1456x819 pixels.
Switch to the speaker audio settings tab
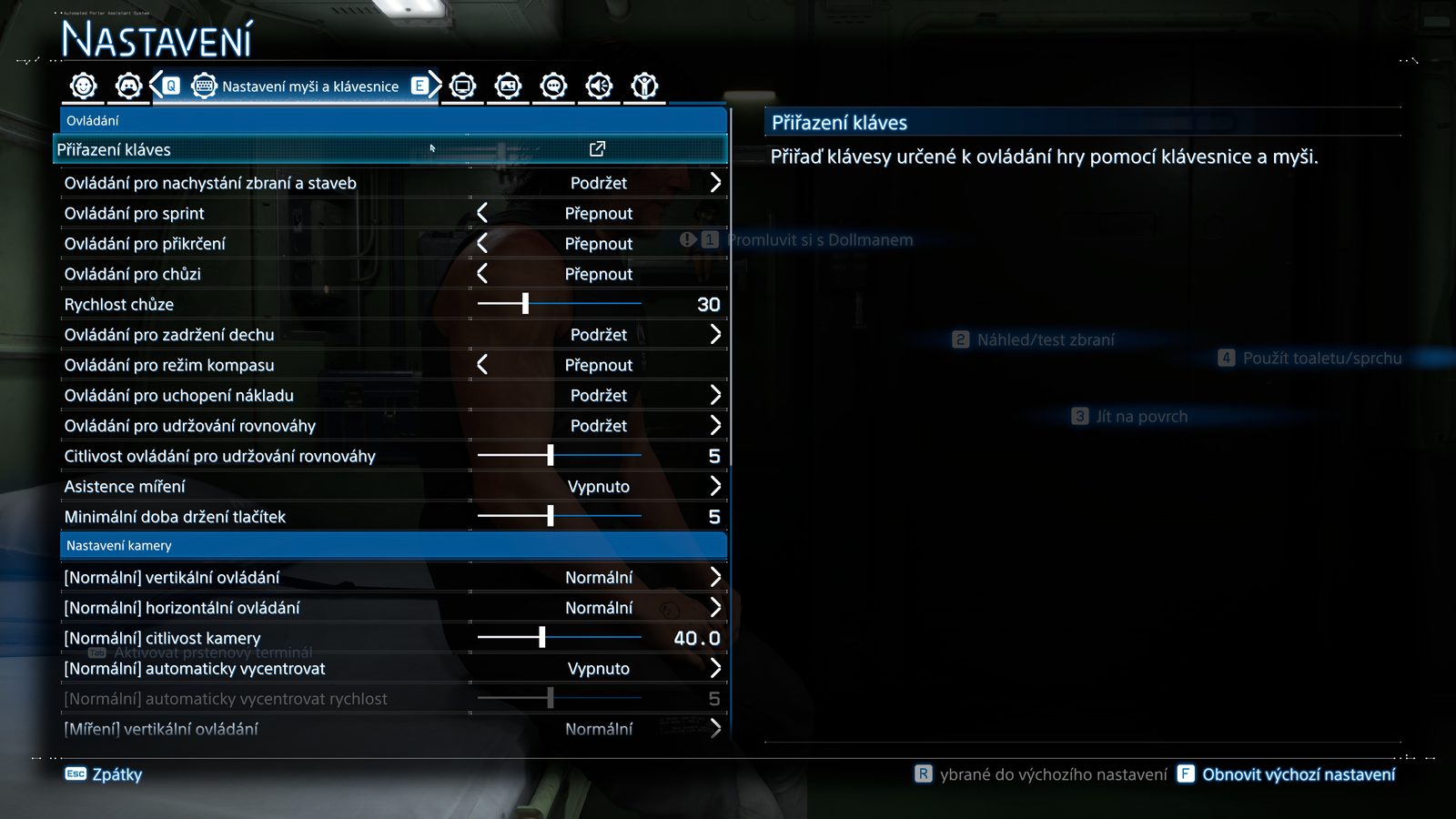[x=599, y=86]
